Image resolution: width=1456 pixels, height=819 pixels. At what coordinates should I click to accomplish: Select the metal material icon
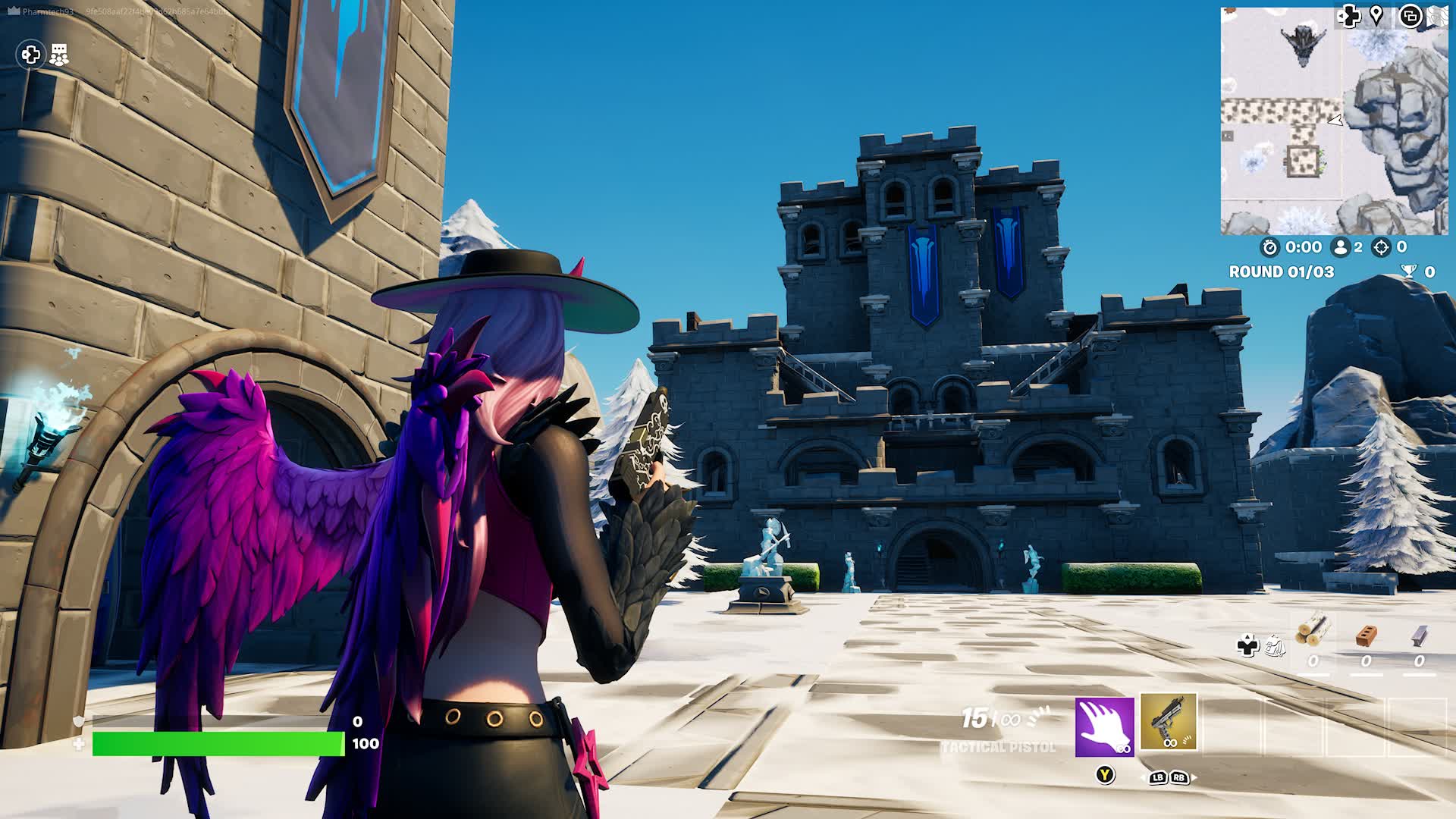(x=1420, y=637)
